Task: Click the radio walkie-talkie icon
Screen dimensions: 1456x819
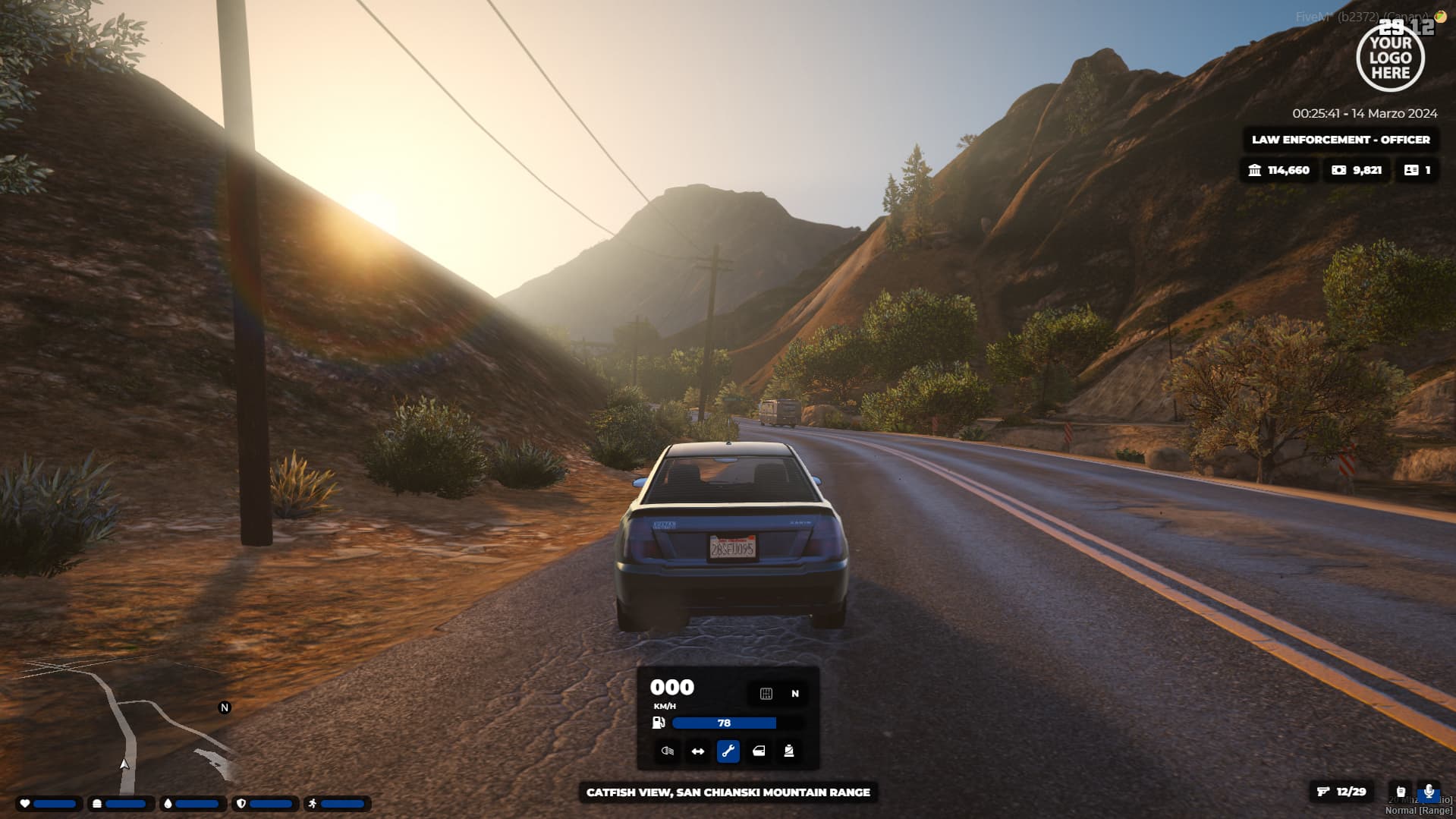Action: click(x=1401, y=792)
